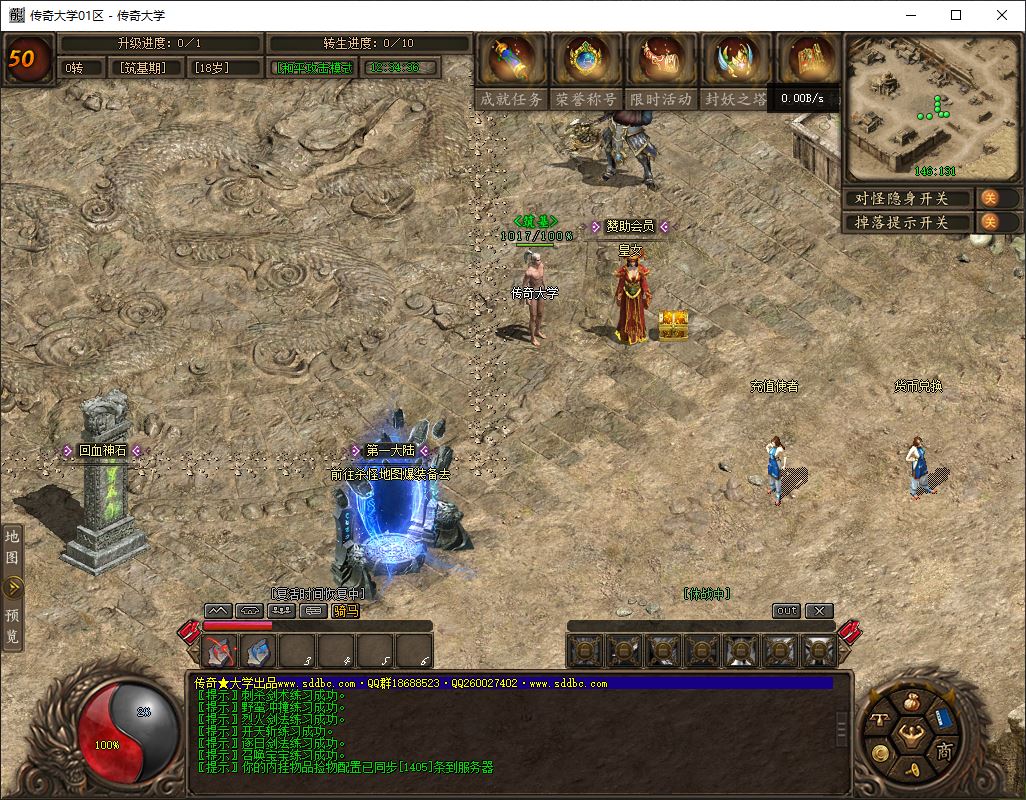Select the red sword skill in hotbar slot one
Image resolution: width=1026 pixels, height=800 pixels.
pos(219,651)
